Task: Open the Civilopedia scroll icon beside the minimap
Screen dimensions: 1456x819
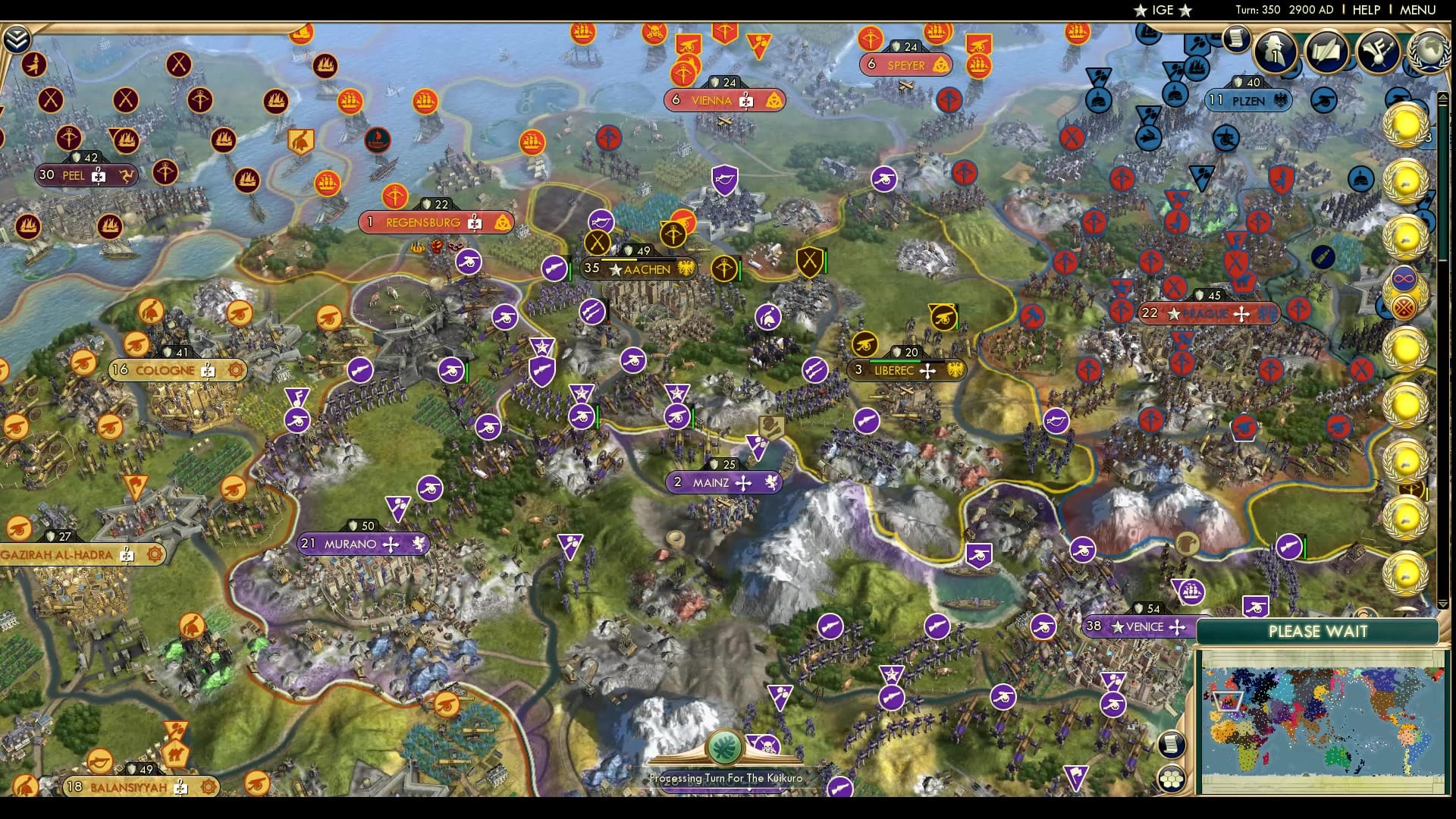Action: pyautogui.click(x=1171, y=745)
